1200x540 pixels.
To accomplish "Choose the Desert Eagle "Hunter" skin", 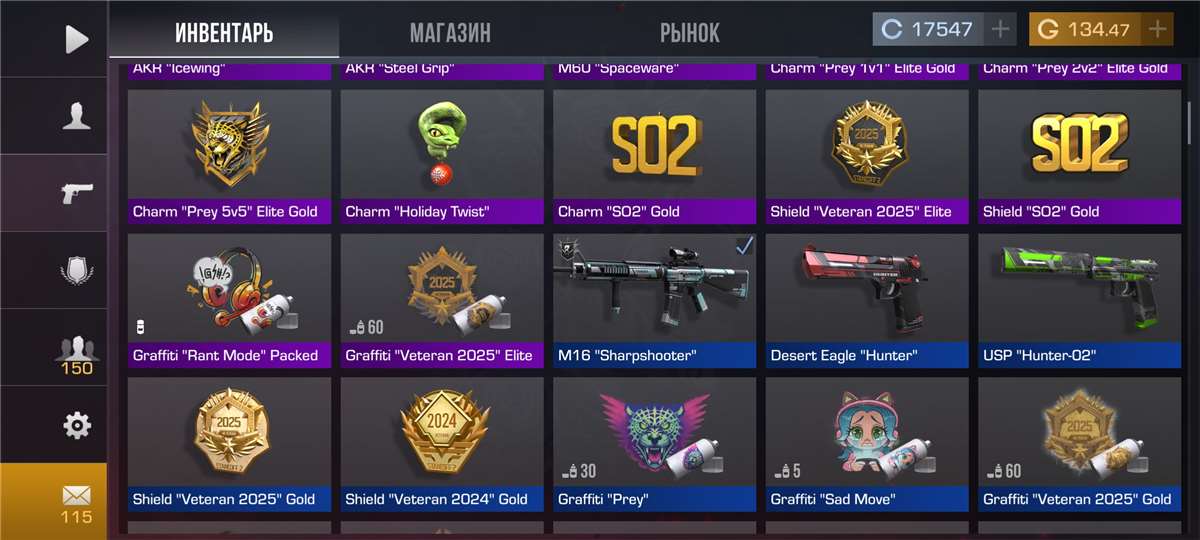I will [x=867, y=300].
